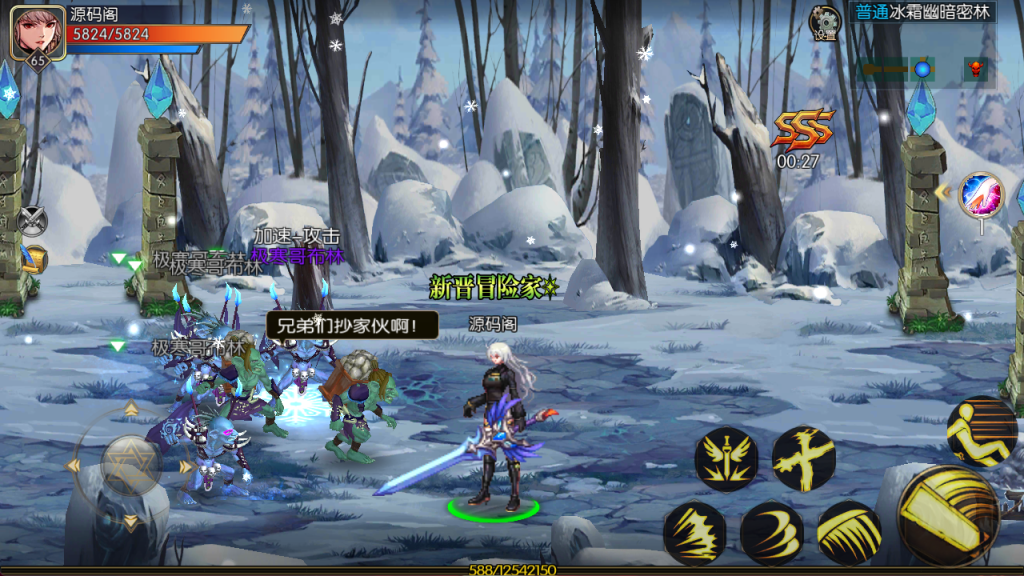Activate the winged sword skill
Viewport: 1024px width, 576px height.
726,459
